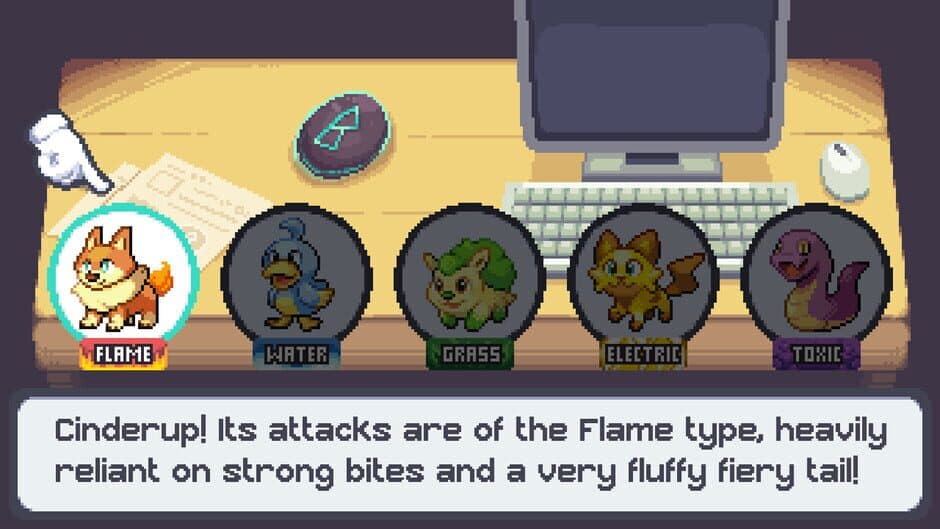Pick the Grass type starter creature
The width and height of the screenshot is (940, 529).
469,275
